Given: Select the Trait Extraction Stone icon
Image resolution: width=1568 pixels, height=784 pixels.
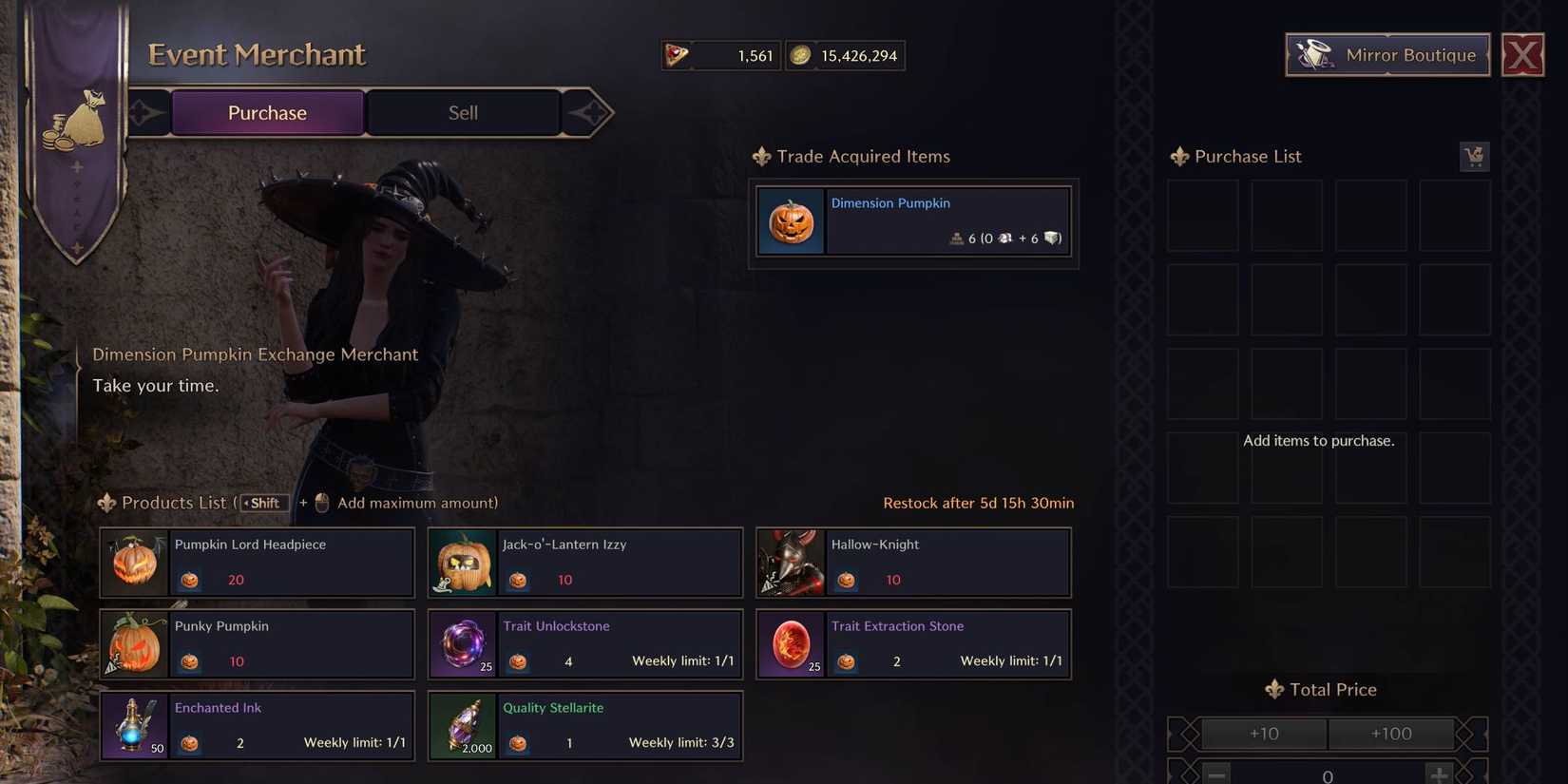Looking at the screenshot, I should click(x=791, y=643).
